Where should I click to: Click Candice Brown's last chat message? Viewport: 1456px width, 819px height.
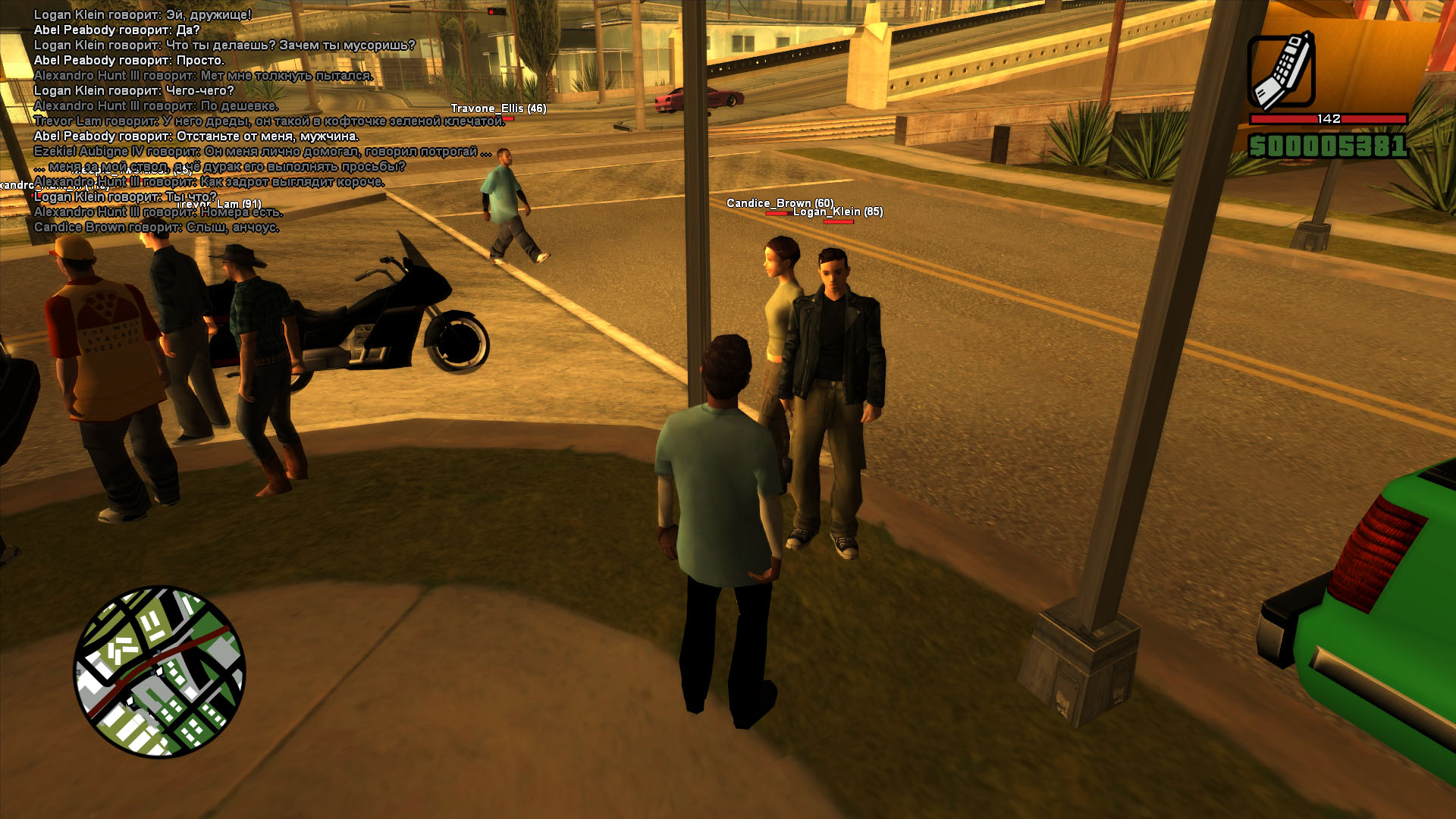pyautogui.click(x=156, y=227)
